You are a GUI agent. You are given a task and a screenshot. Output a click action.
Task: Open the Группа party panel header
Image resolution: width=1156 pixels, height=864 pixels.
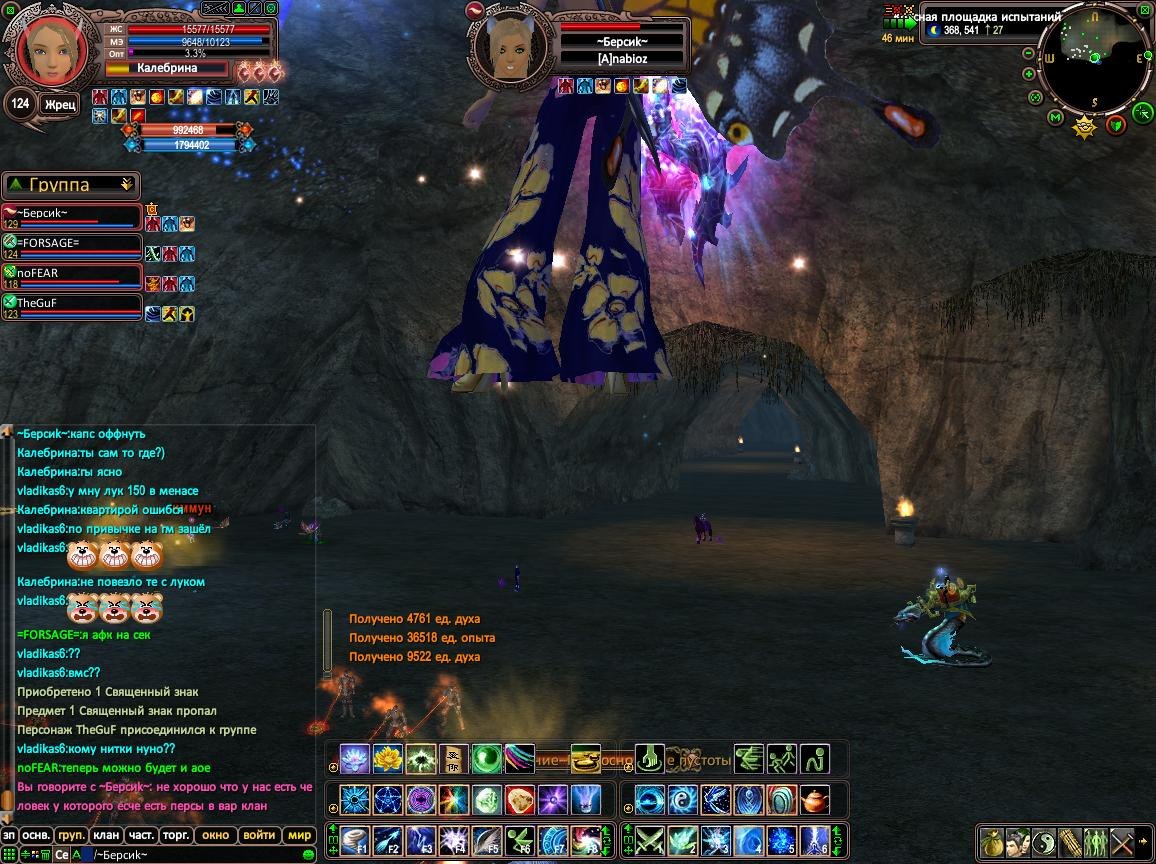click(71, 185)
